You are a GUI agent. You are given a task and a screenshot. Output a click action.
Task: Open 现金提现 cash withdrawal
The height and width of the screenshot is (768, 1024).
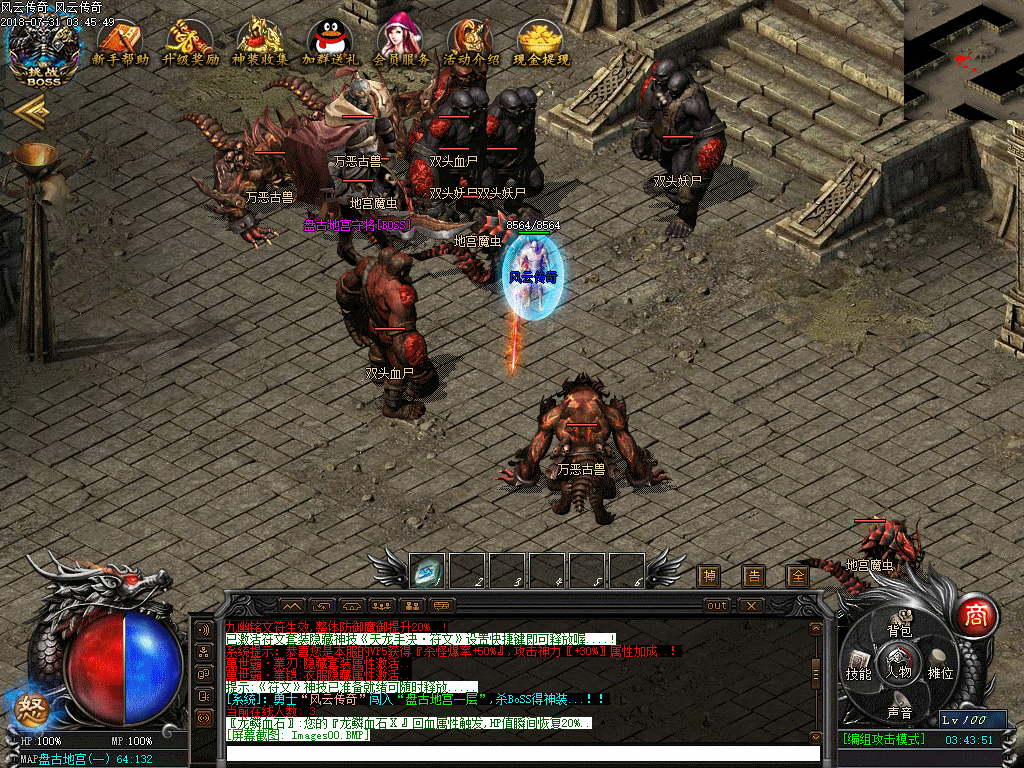coord(541,43)
